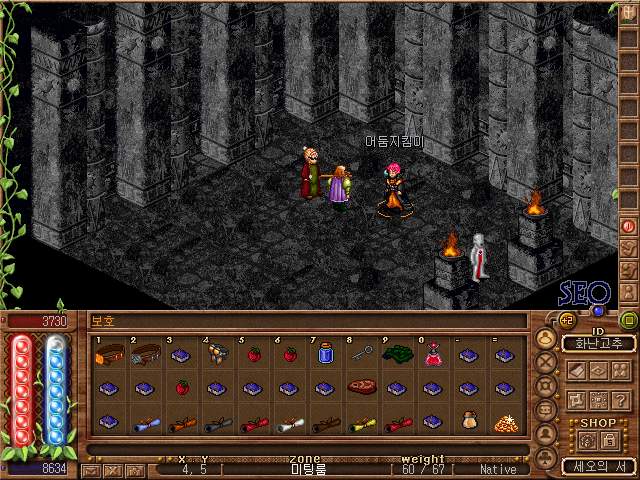Select the green armor in slot 9
Image resolution: width=640 pixels, height=480 pixels.
(x=397, y=354)
